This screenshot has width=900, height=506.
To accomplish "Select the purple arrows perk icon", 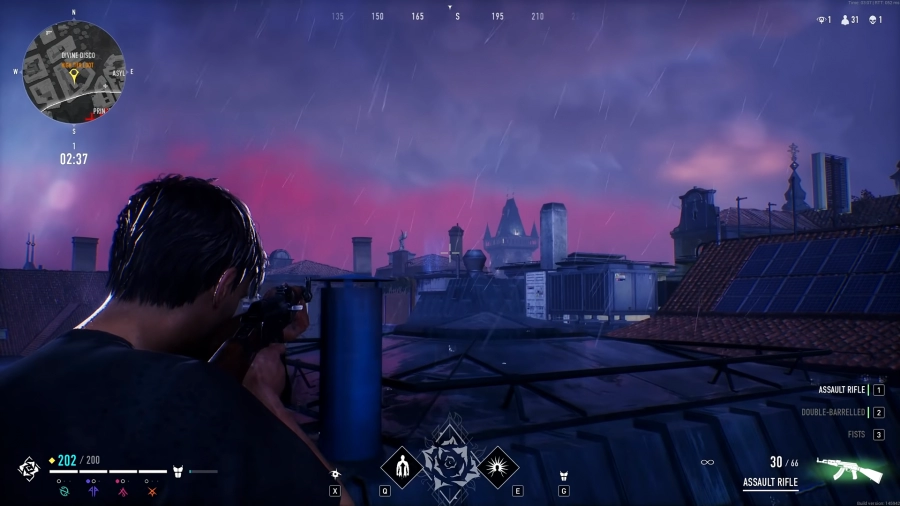I will 93,491.
